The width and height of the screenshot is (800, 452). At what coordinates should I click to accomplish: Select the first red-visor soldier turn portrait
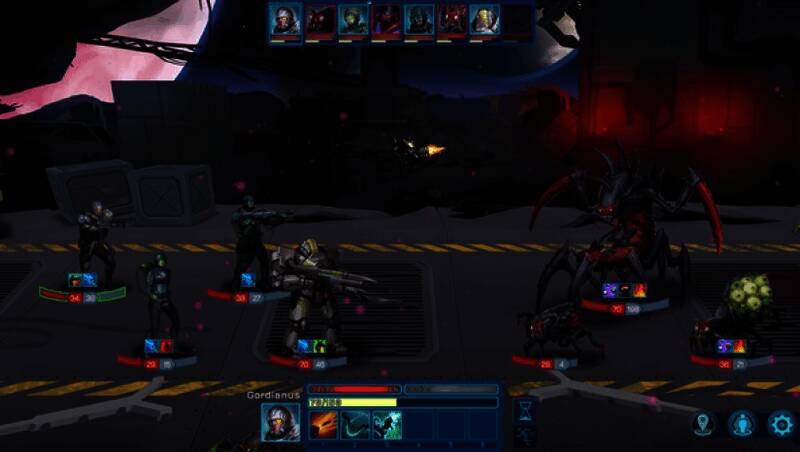click(285, 20)
